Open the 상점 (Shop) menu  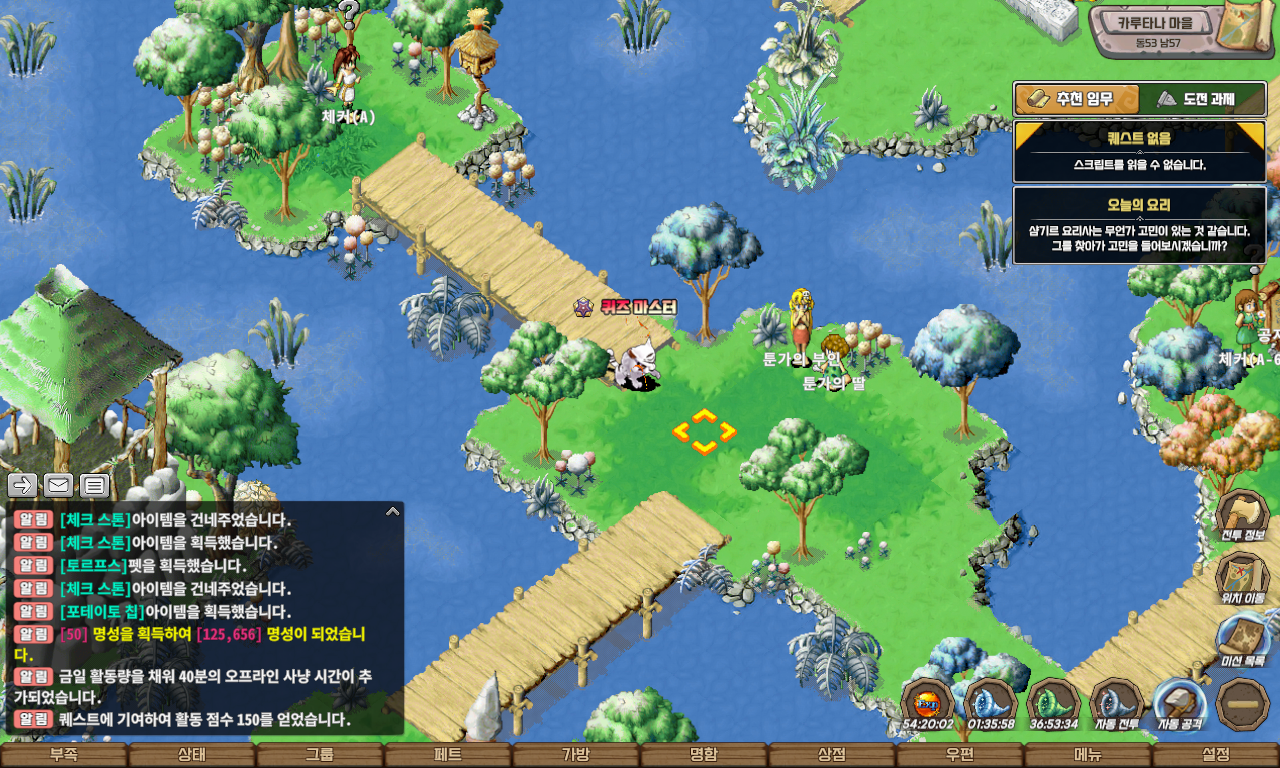pos(832,755)
